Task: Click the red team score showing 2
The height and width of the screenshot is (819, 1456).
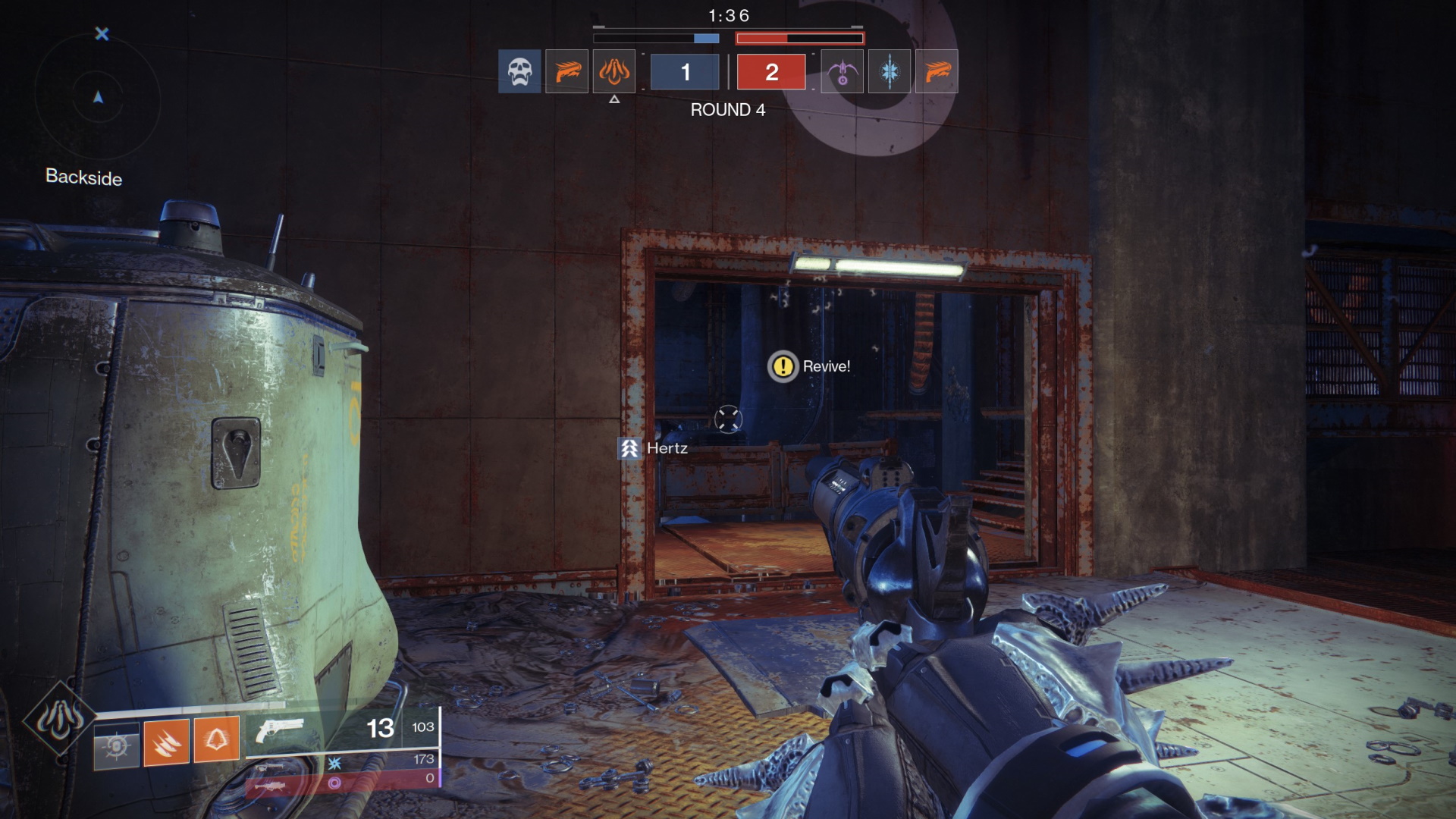Action: tap(771, 72)
